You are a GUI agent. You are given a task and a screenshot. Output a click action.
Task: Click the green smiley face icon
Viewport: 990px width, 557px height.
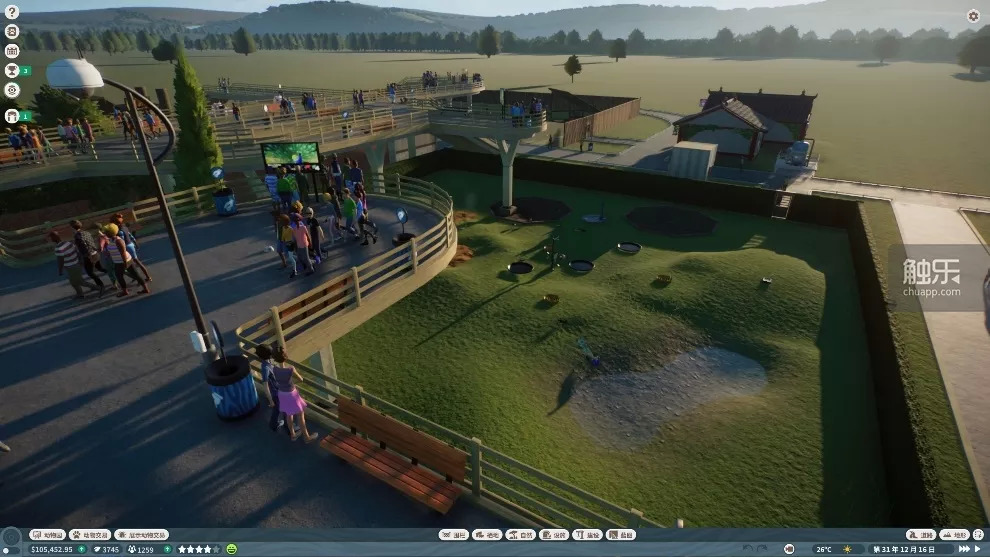click(232, 549)
